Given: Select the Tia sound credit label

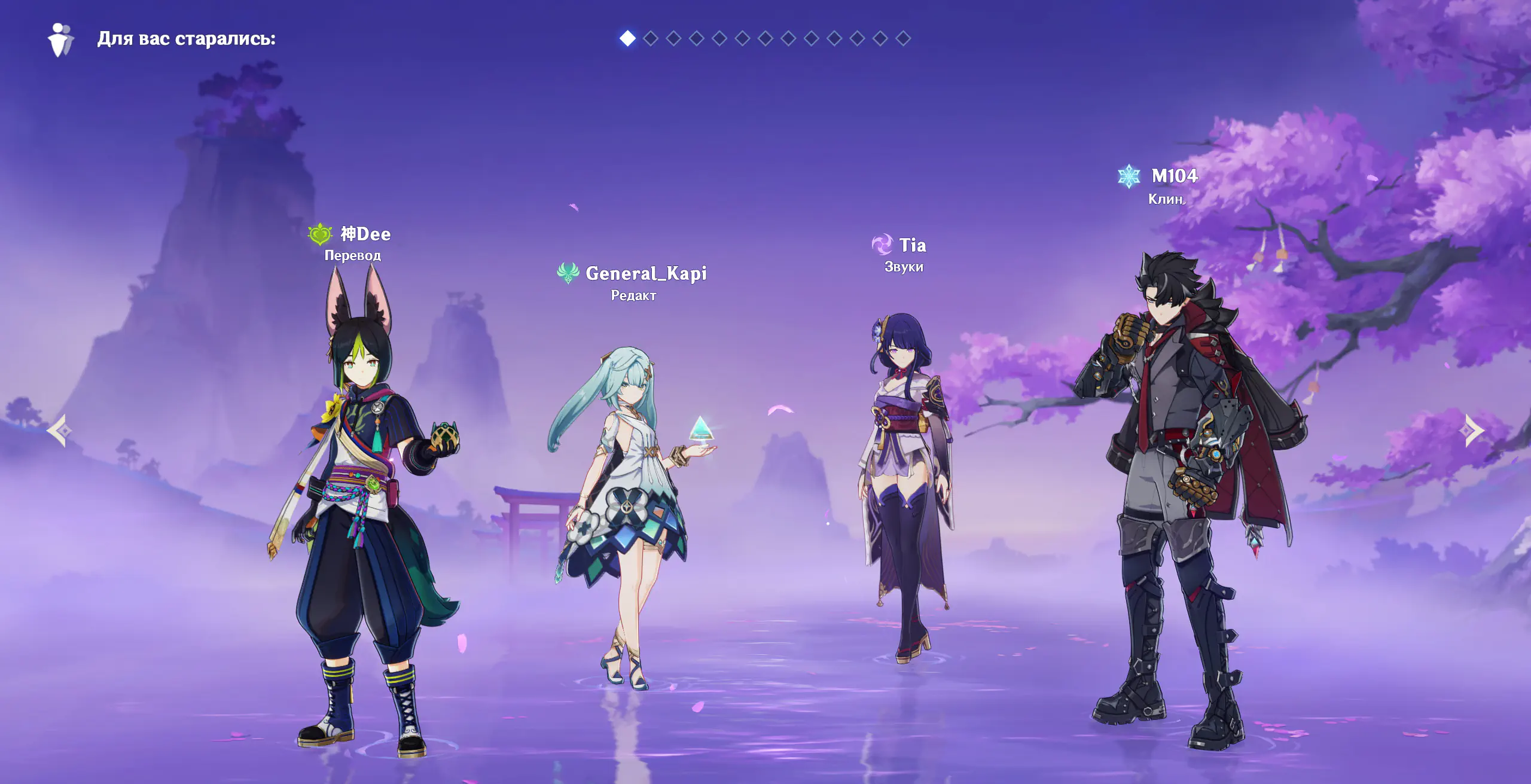Looking at the screenshot, I should click(912, 245).
